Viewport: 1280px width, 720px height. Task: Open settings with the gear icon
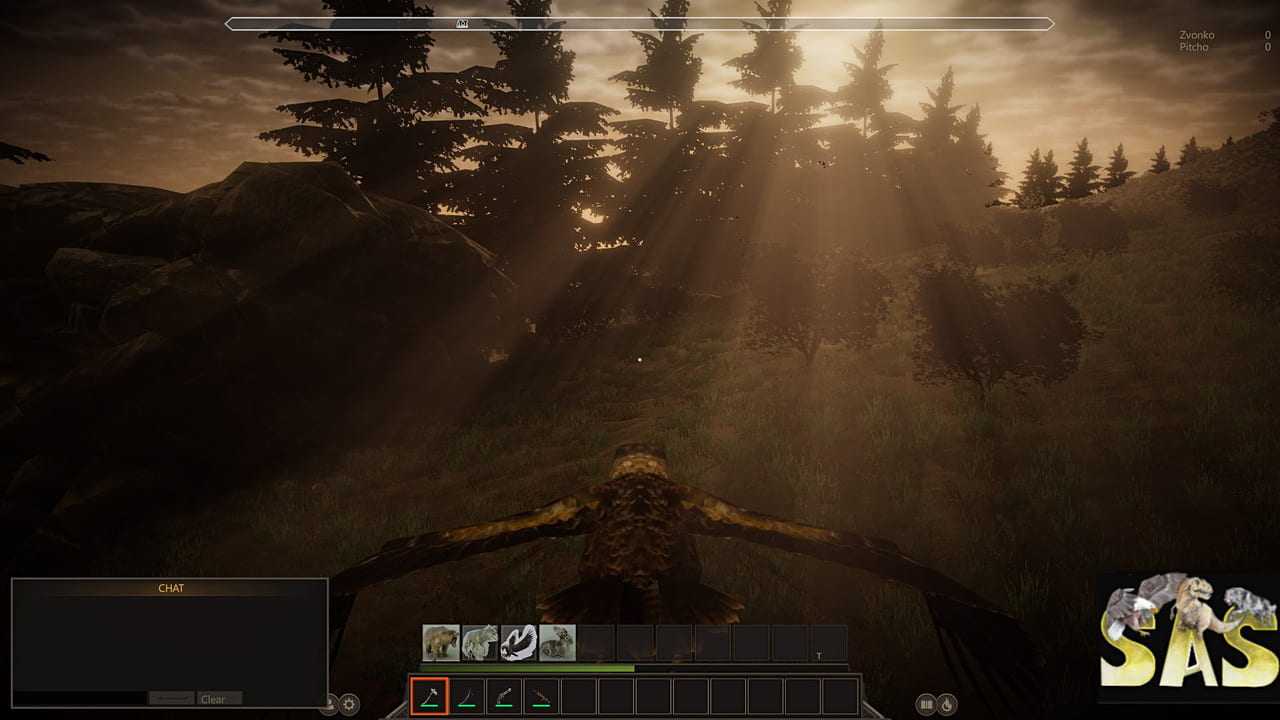click(349, 704)
